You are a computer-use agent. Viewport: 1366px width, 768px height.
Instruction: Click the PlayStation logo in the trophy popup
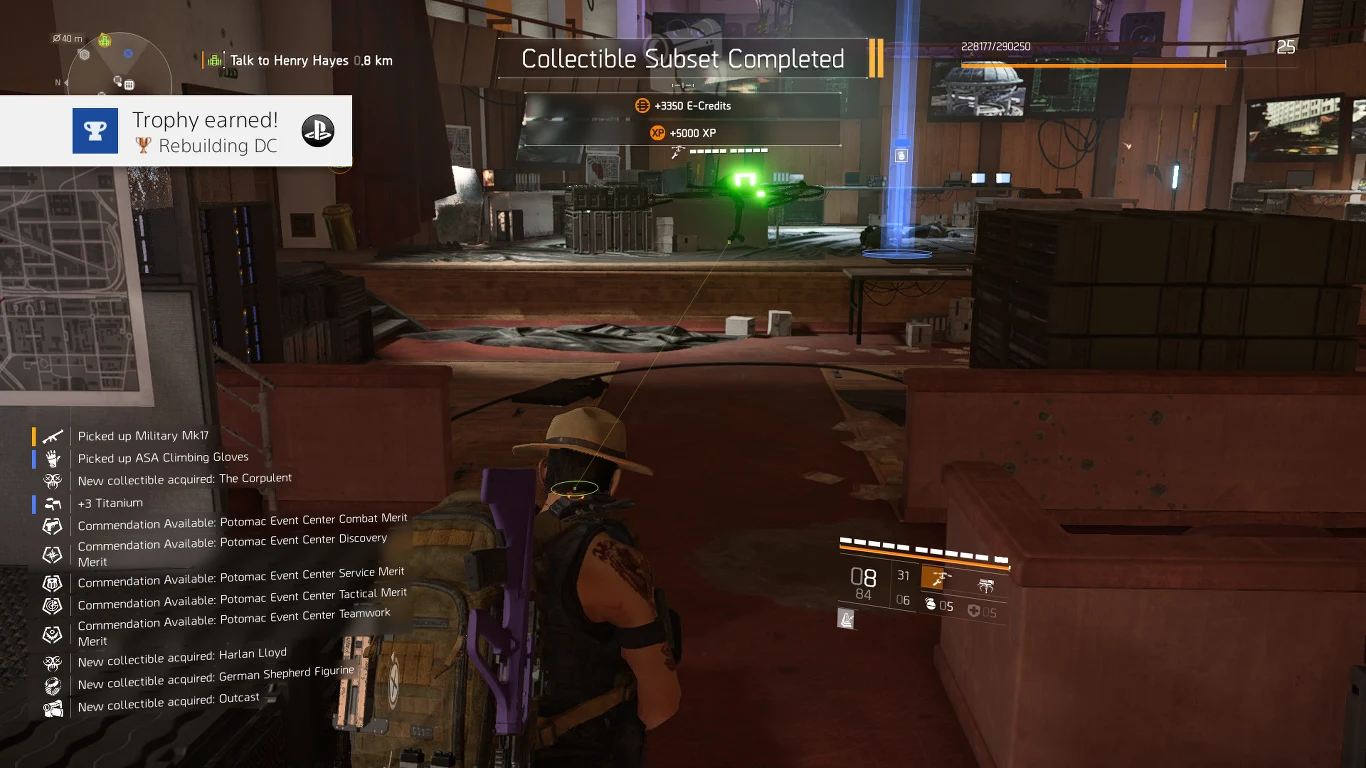[318, 130]
